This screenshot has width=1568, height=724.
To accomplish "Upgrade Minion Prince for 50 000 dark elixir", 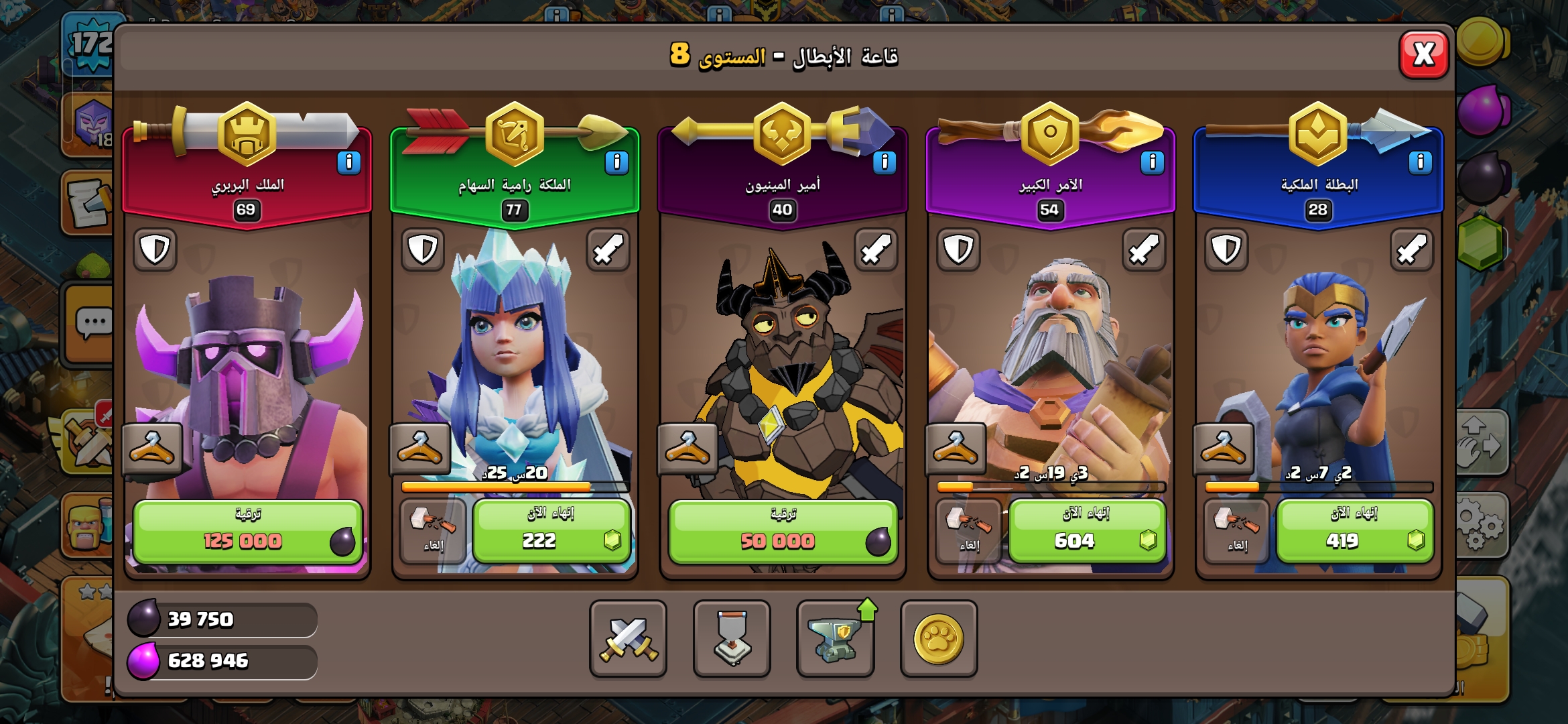I will [783, 532].
